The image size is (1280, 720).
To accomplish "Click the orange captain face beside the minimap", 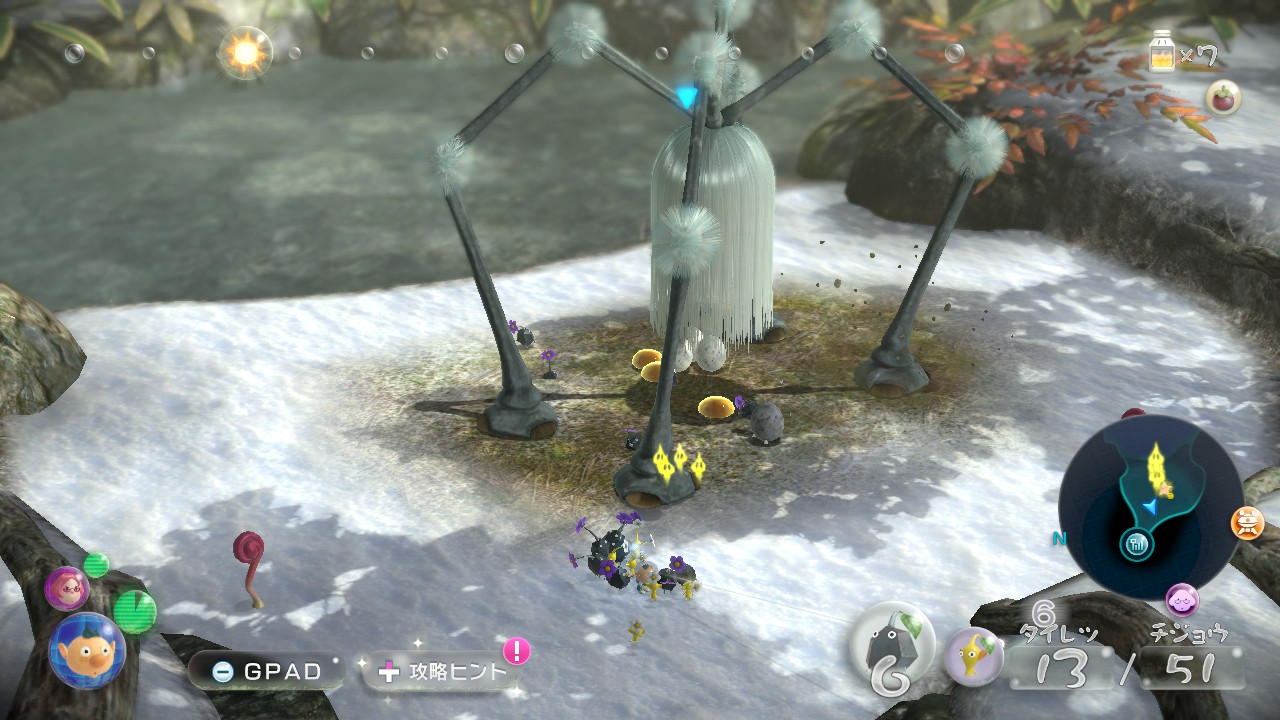I will [1247, 523].
